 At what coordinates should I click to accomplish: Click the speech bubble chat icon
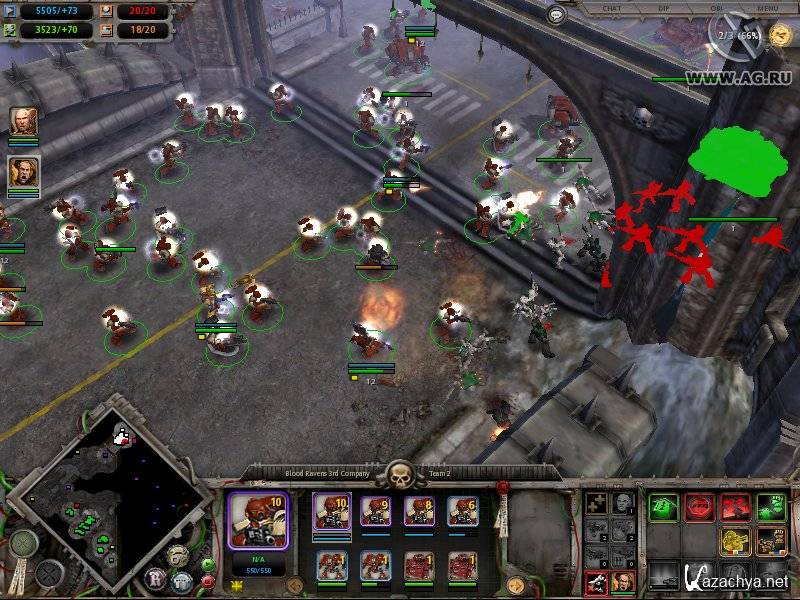pyautogui.click(x=557, y=15)
